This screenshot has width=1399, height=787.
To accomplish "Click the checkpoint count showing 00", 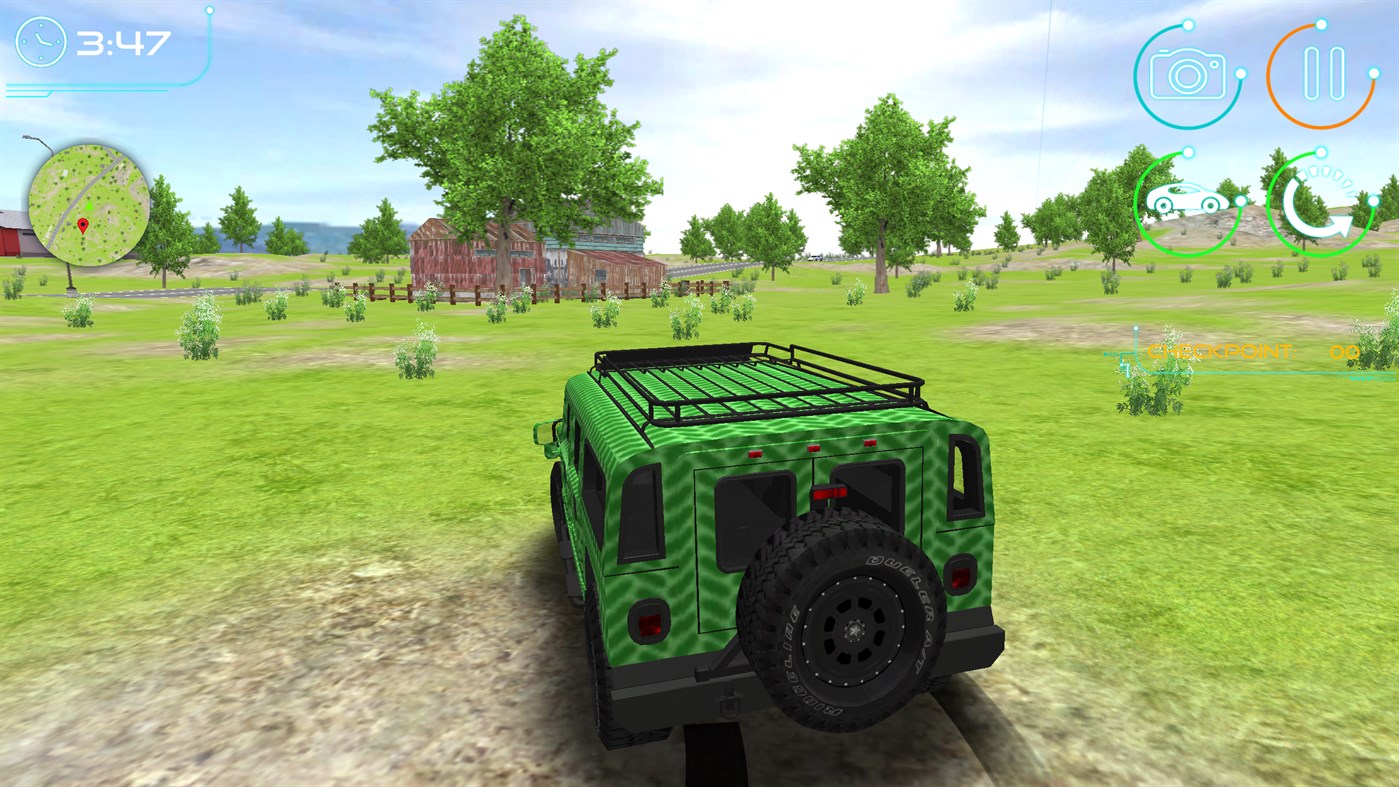I will [1345, 351].
